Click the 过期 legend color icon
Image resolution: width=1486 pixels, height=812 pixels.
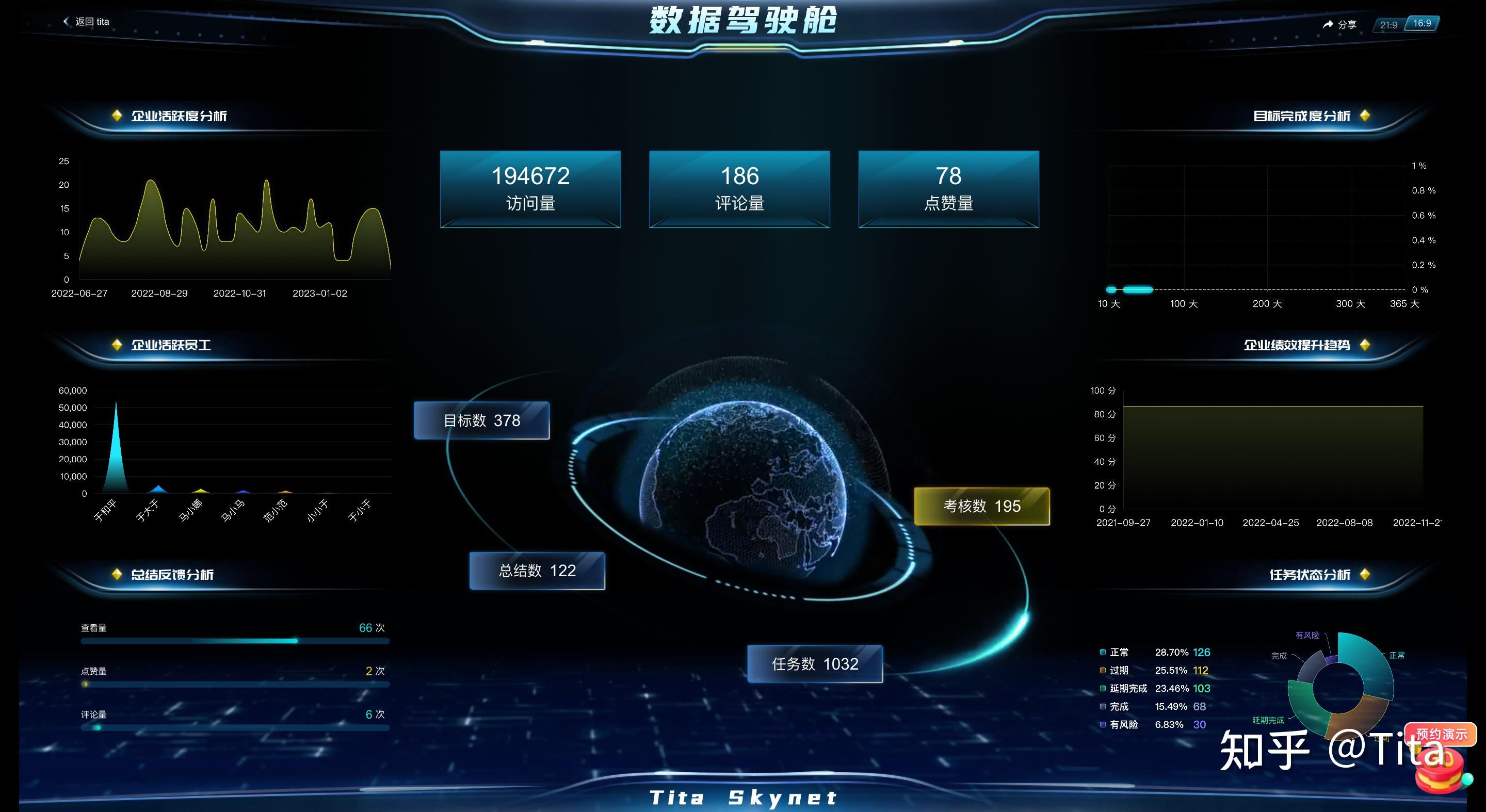pyautogui.click(x=1103, y=670)
